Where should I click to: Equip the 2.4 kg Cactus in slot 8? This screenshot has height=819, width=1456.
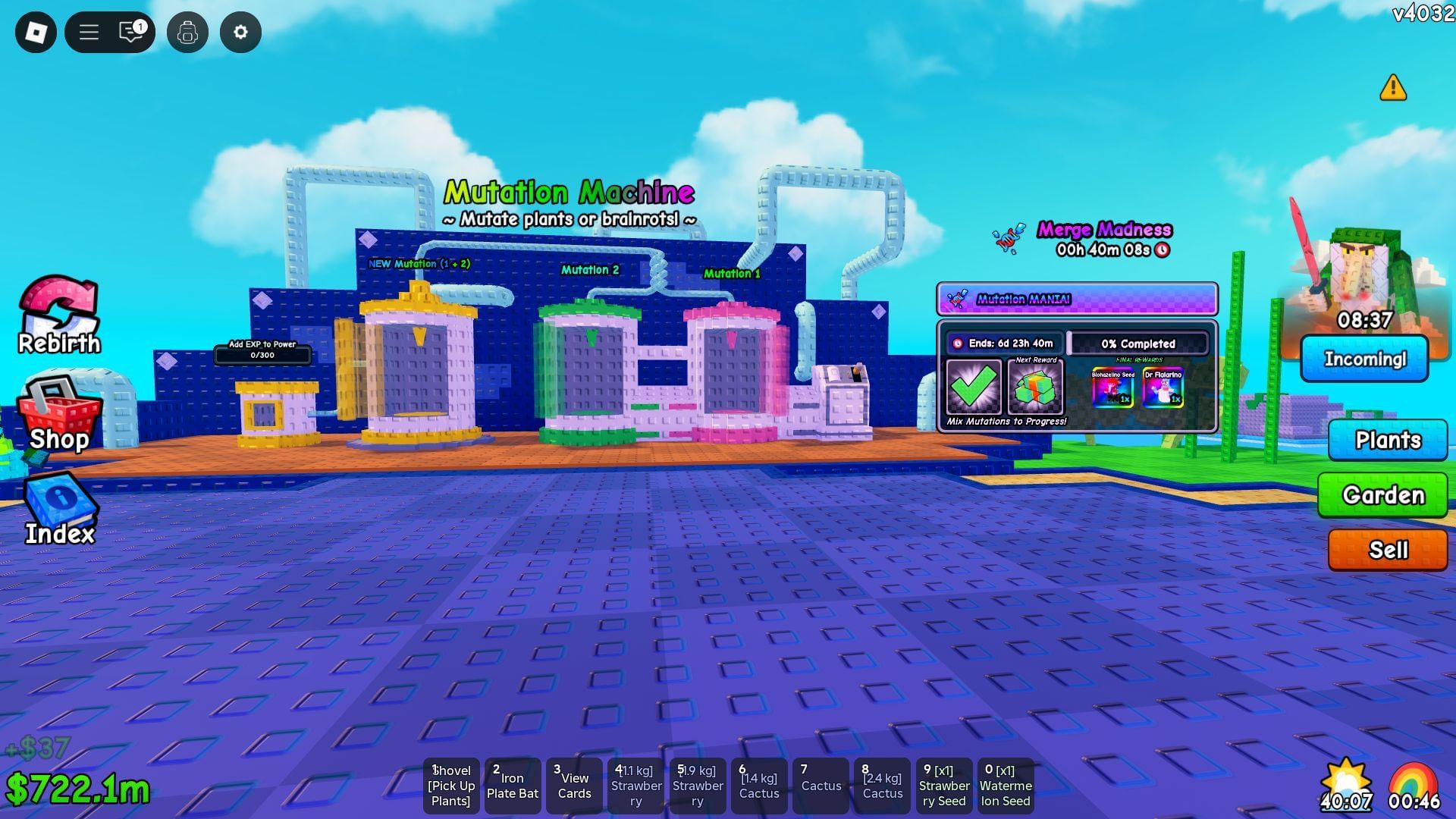882,785
